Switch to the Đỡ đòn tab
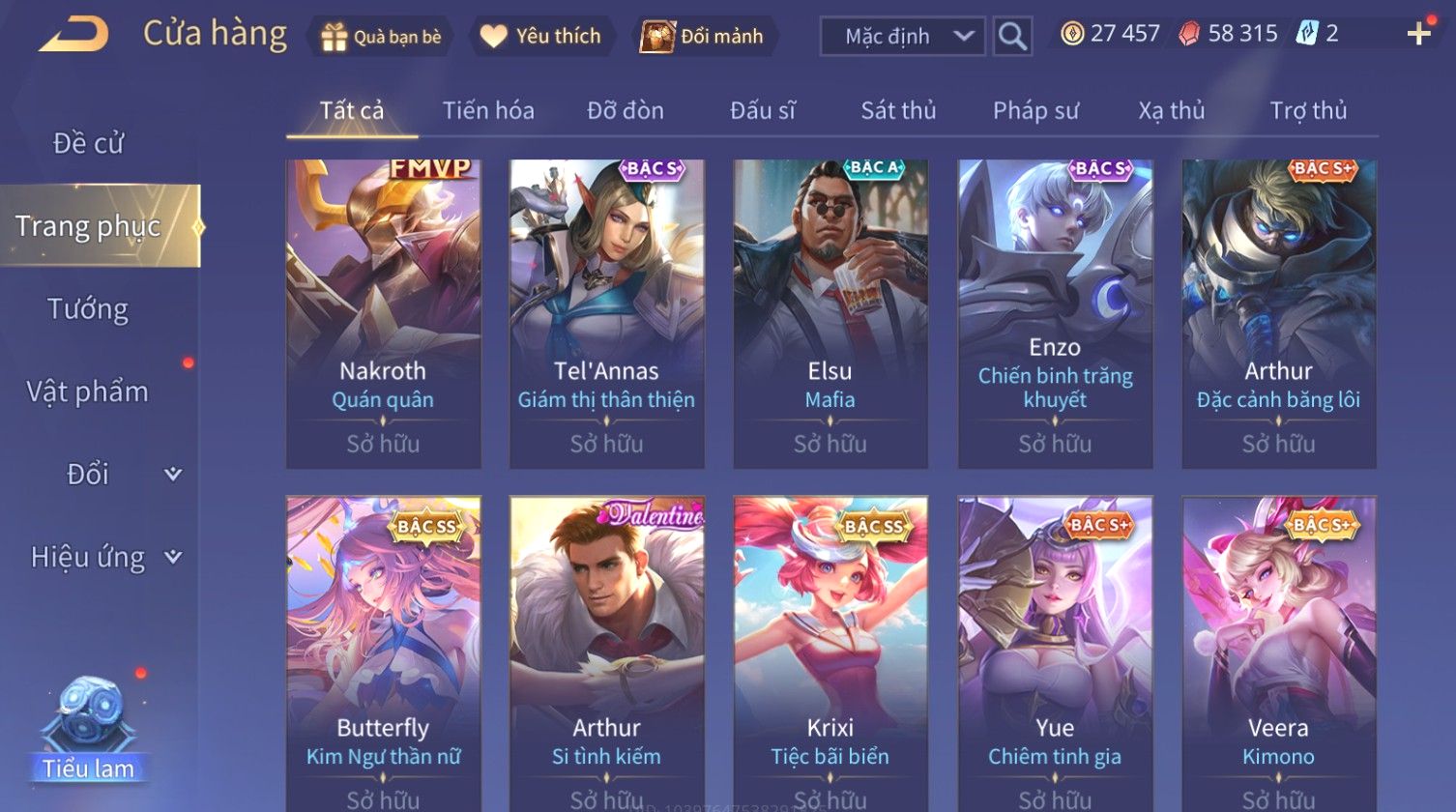This screenshot has width=1456, height=812. (626, 111)
